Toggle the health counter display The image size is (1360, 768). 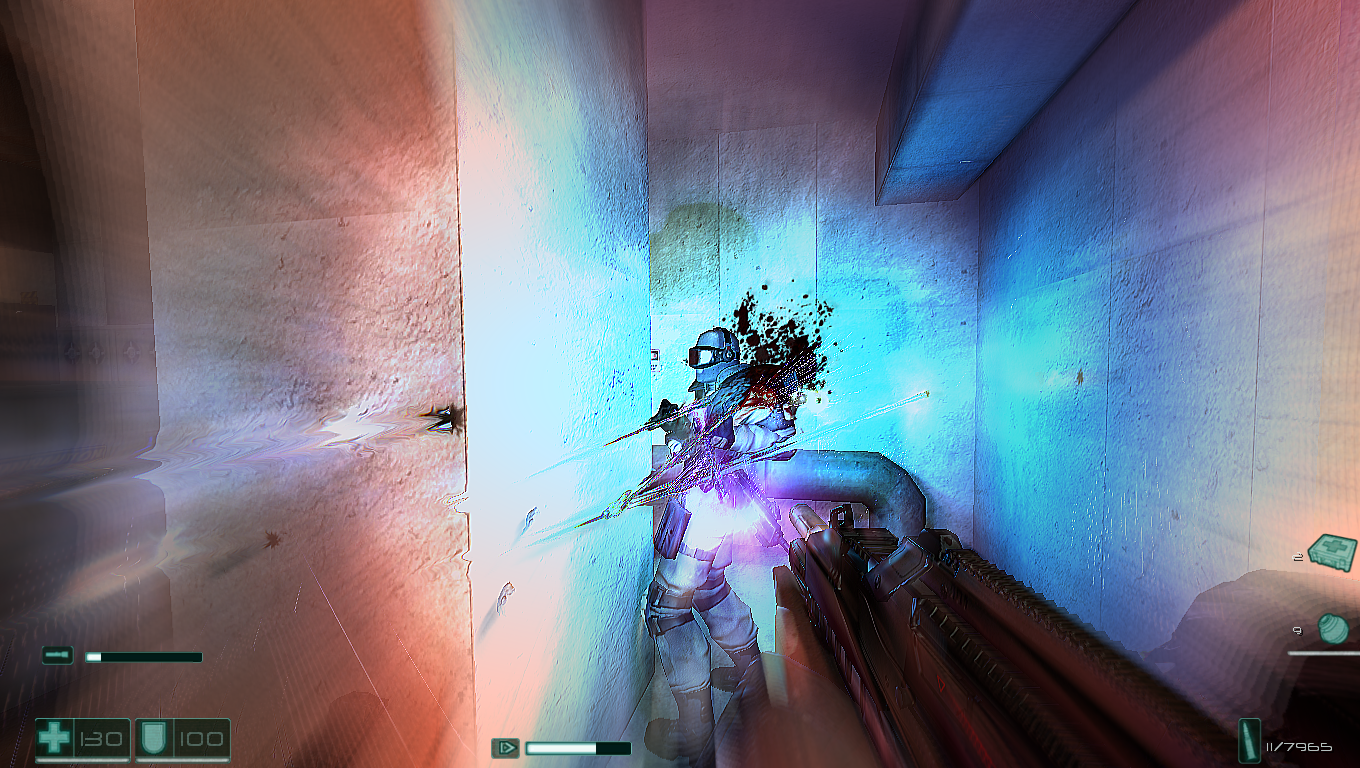100,740
